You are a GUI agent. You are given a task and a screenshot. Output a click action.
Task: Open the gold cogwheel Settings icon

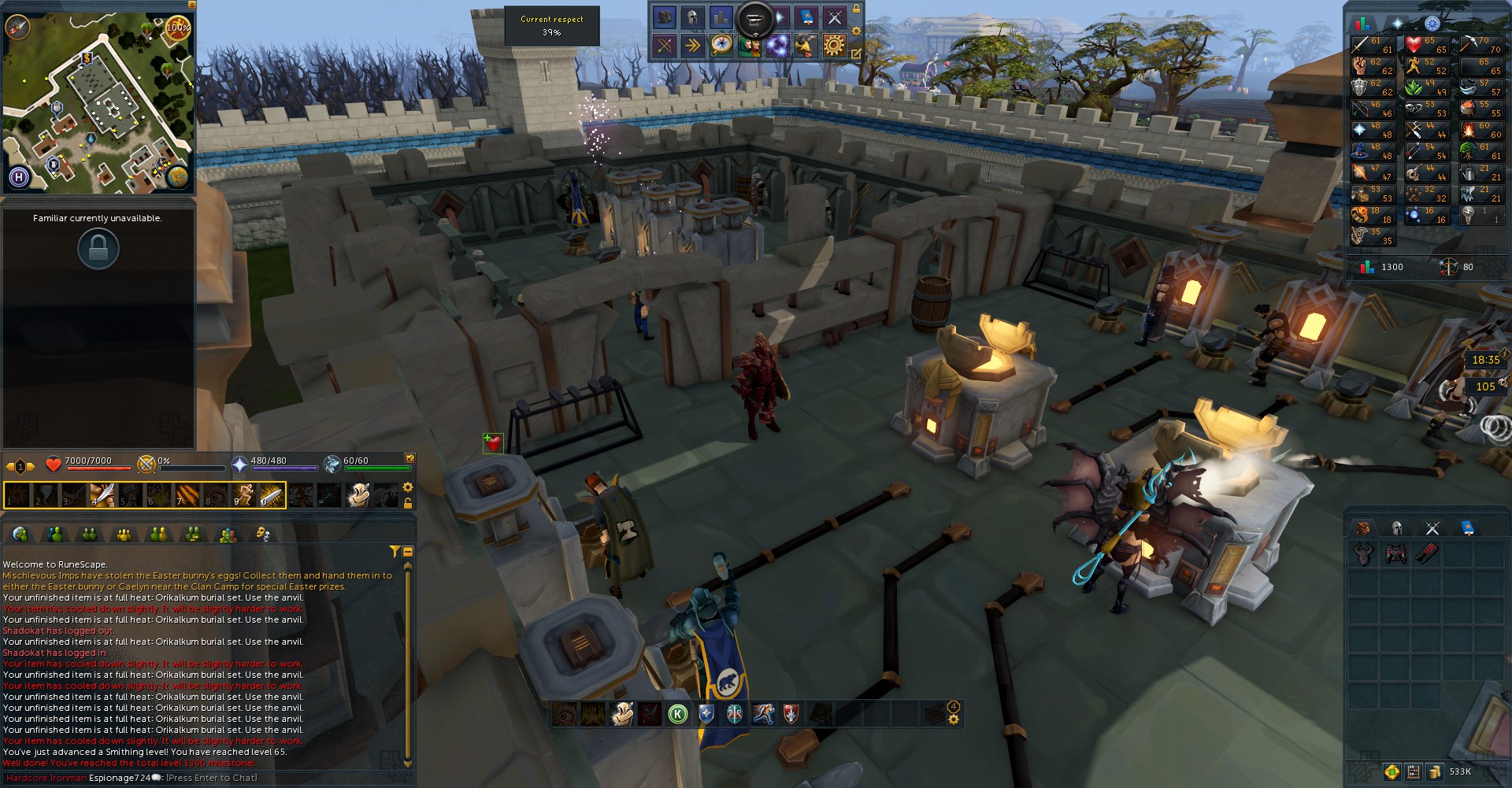pyautogui.click(x=834, y=46)
